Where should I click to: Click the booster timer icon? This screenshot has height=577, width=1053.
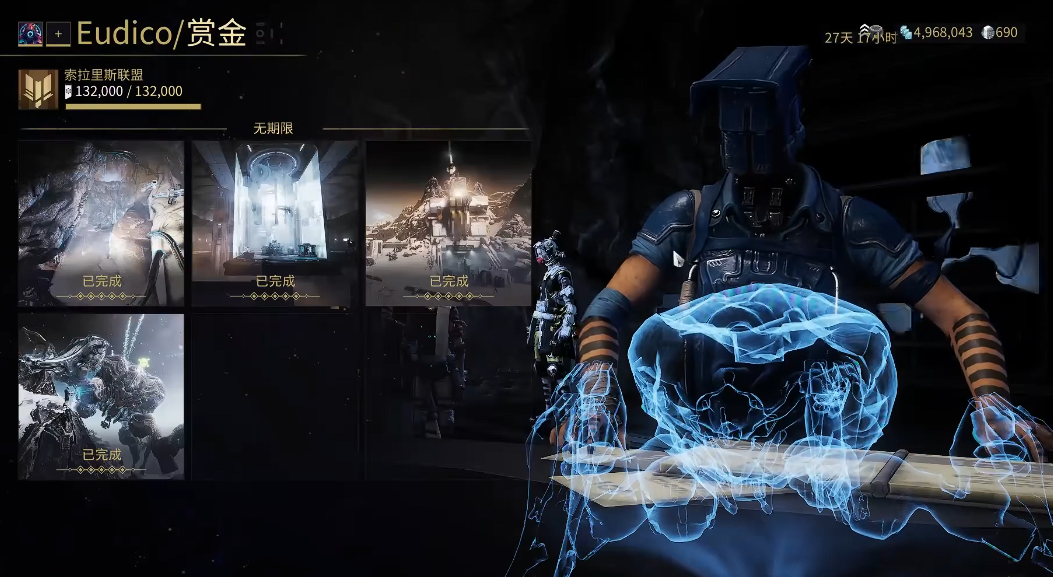tap(868, 31)
